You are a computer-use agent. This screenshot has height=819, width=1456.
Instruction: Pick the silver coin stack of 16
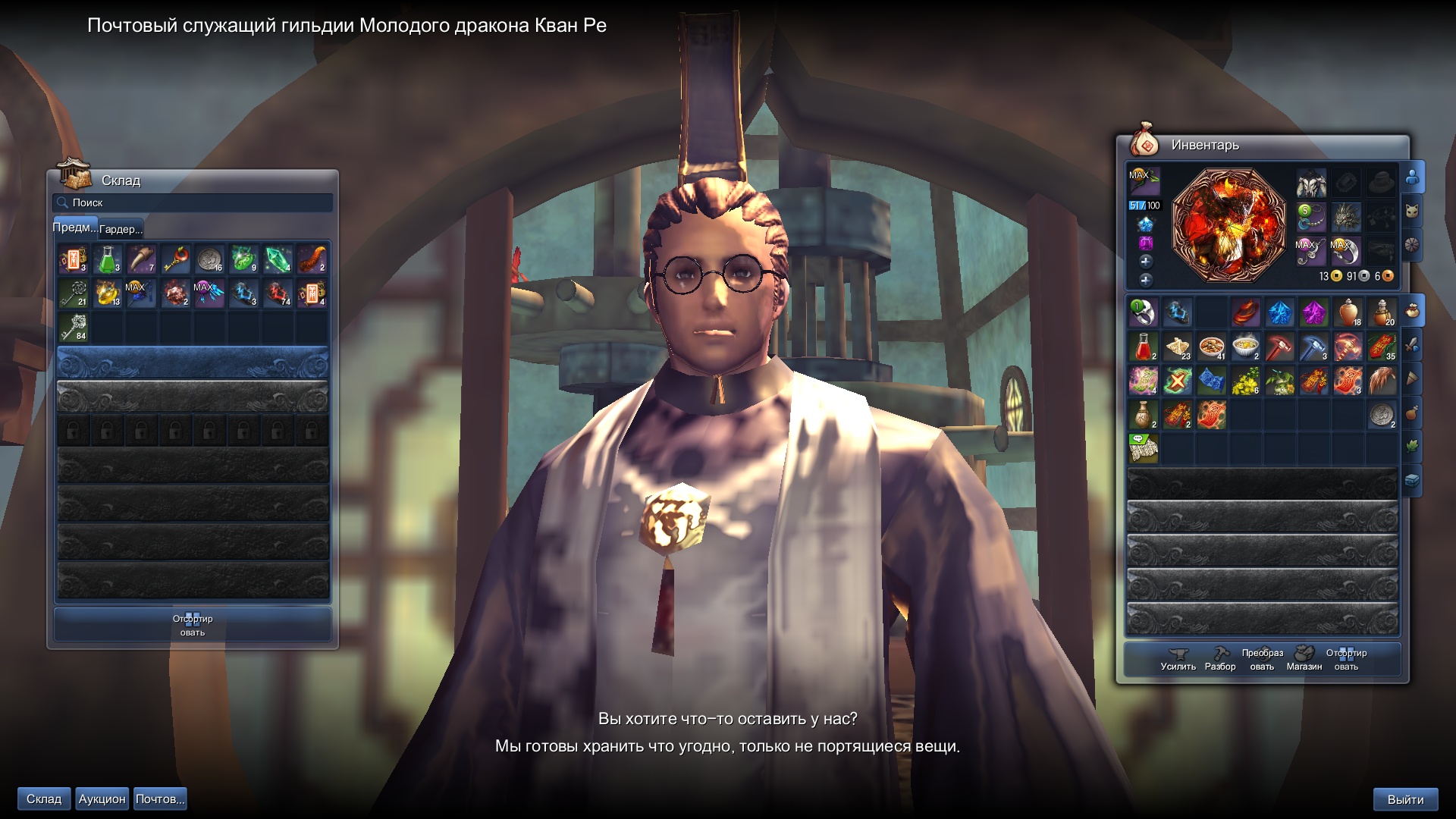tap(209, 259)
